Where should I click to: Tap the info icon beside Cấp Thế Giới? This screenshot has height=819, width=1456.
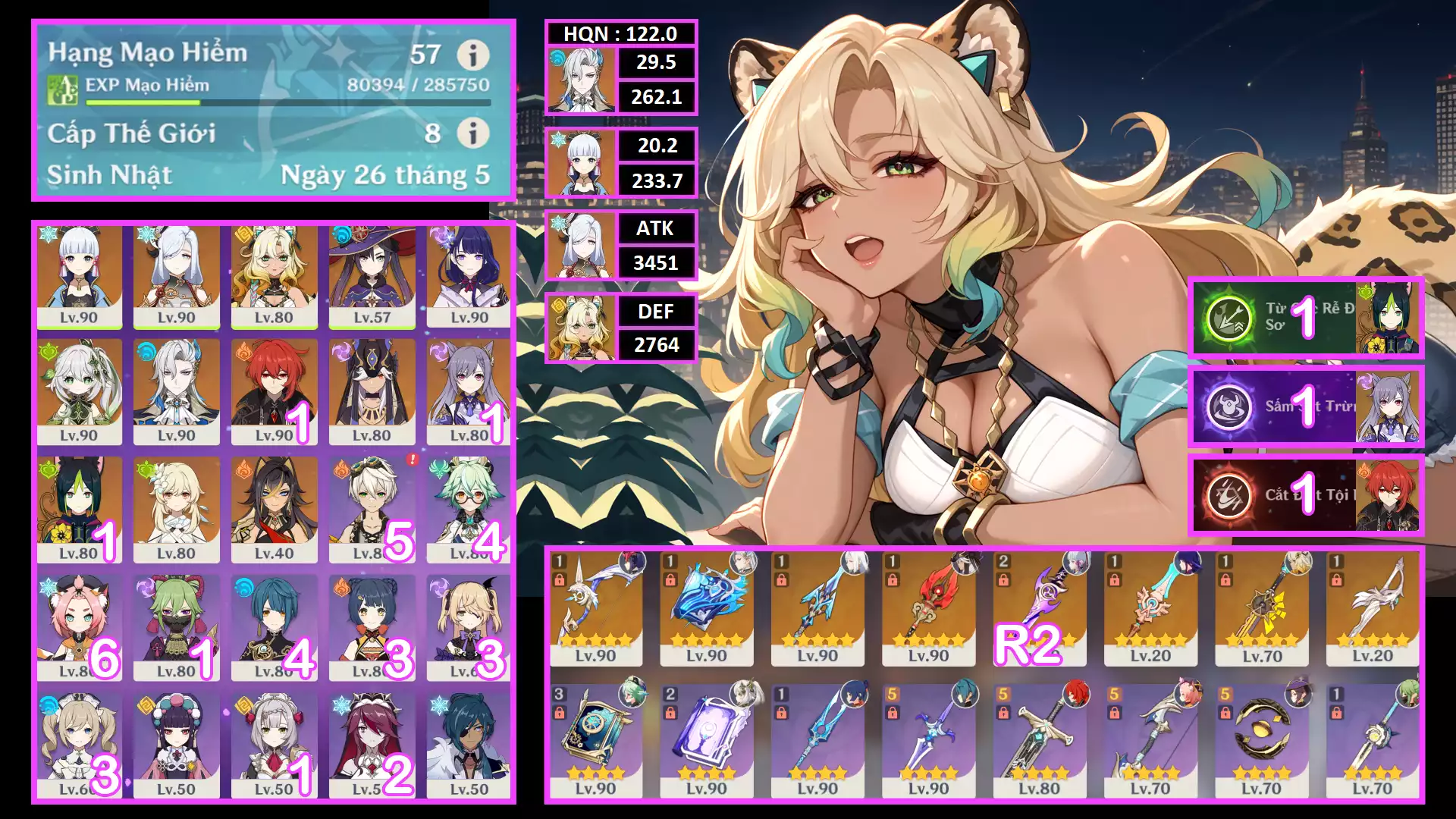coord(472,133)
